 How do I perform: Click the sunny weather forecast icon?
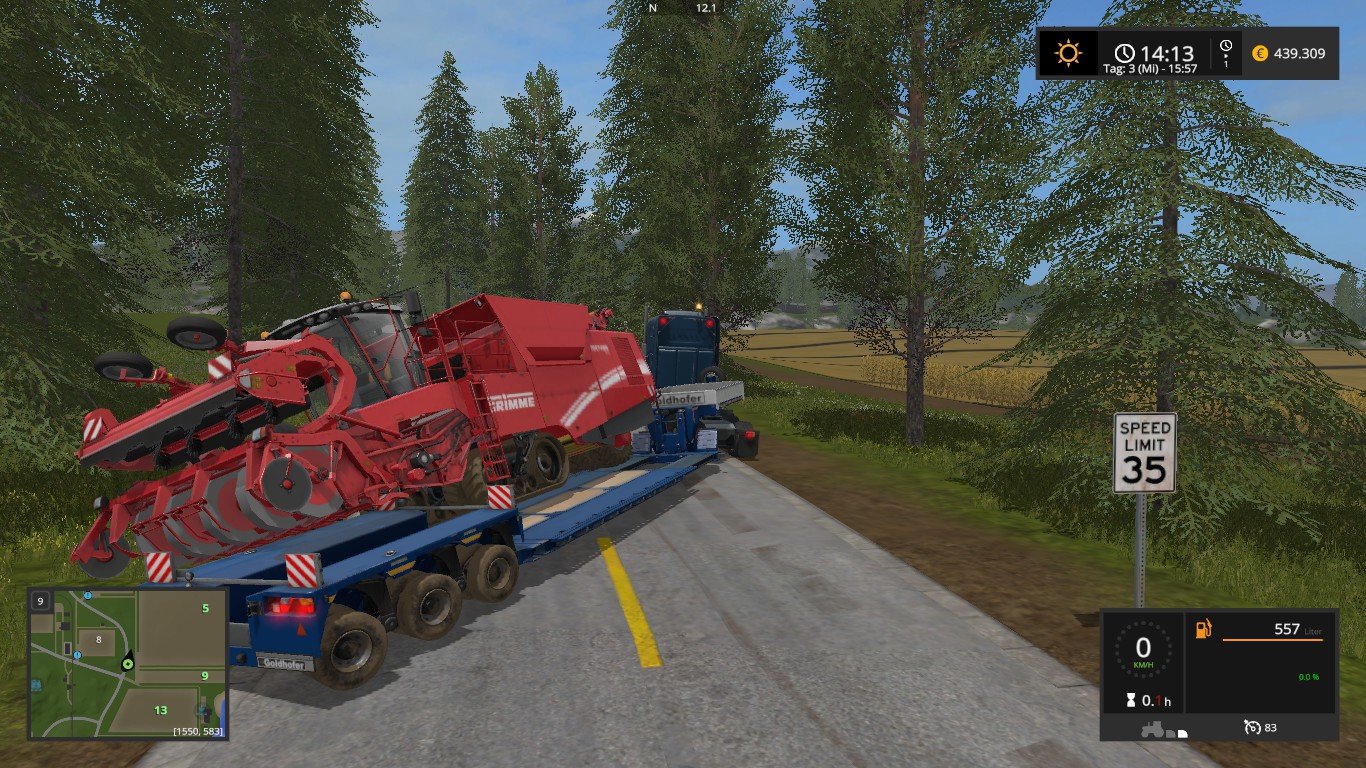(x=1068, y=53)
